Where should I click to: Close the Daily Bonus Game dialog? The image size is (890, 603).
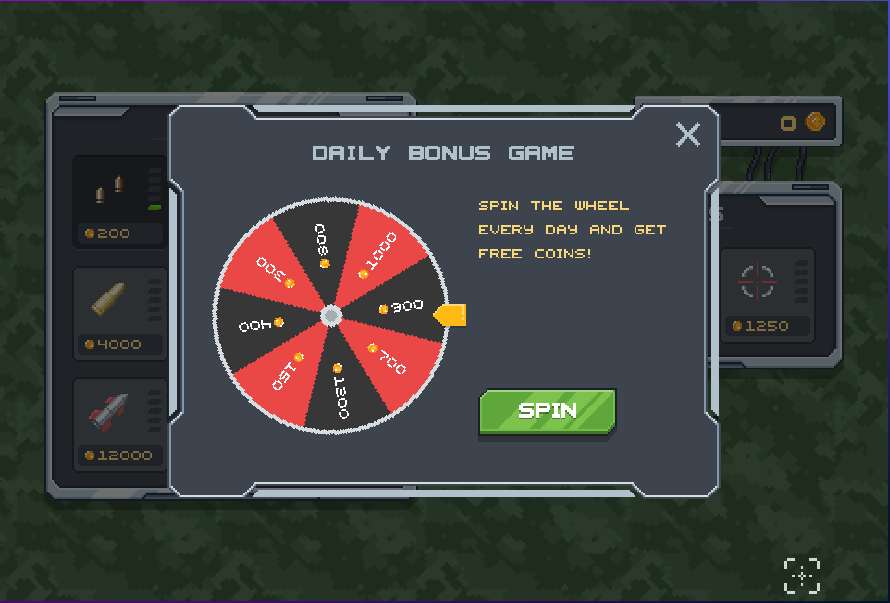[x=688, y=135]
